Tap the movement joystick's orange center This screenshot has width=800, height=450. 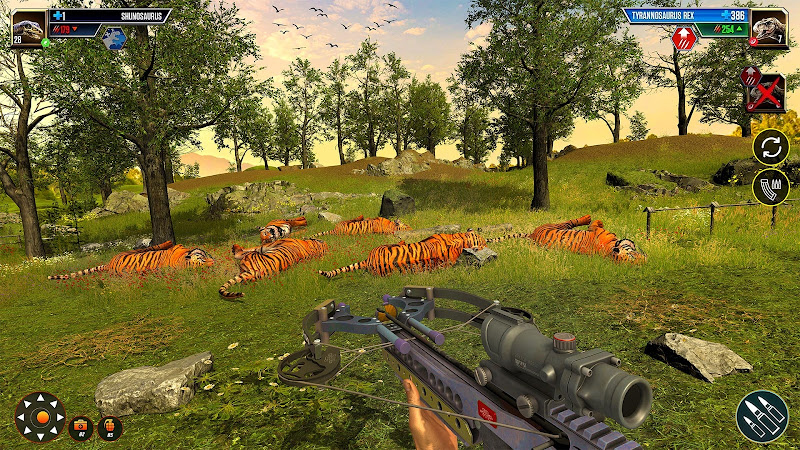tap(40, 416)
